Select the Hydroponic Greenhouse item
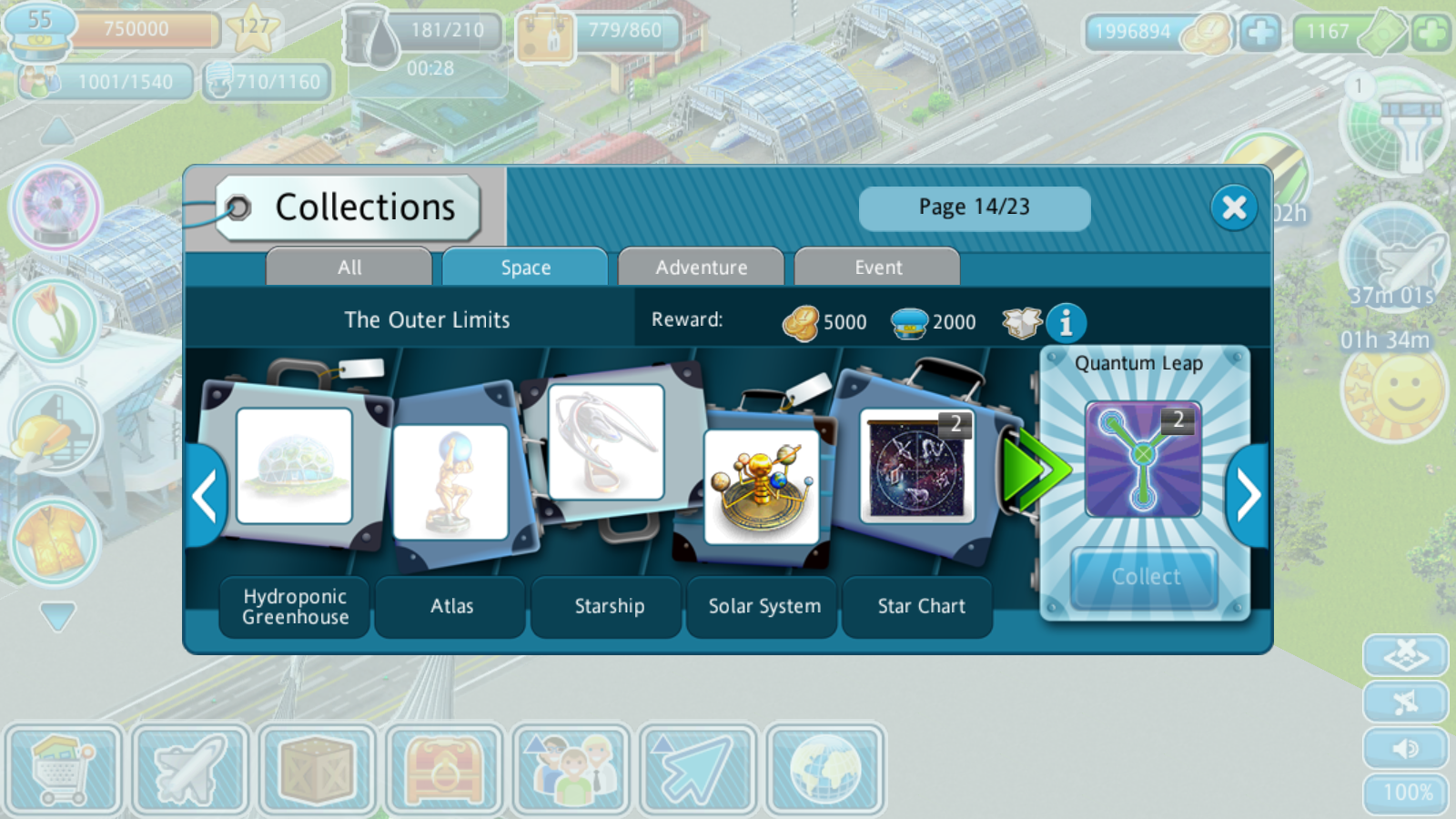 (x=294, y=466)
